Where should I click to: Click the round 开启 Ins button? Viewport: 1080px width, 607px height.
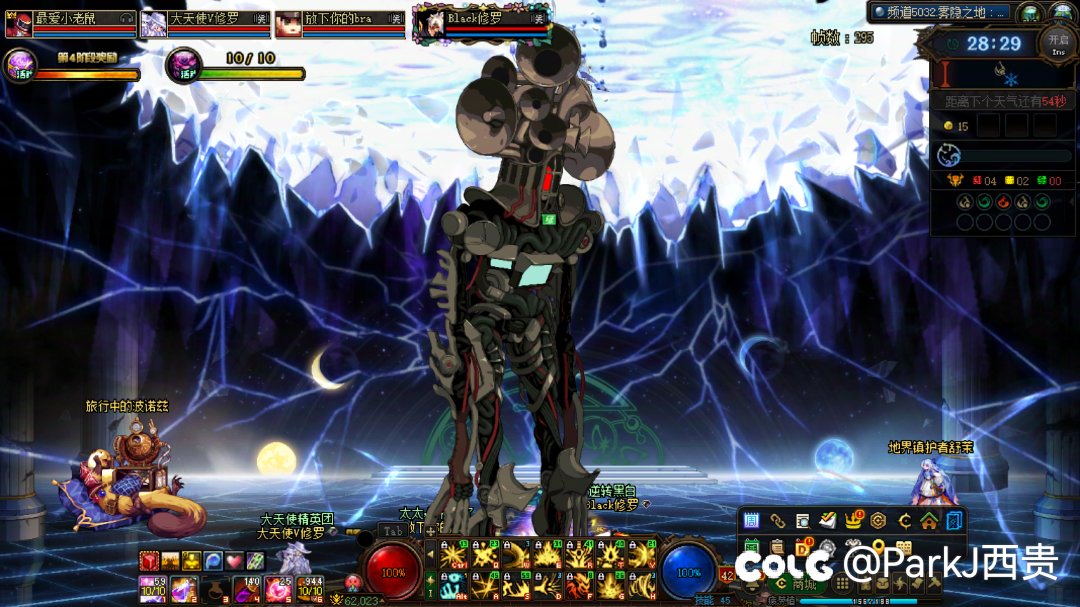click(1057, 42)
